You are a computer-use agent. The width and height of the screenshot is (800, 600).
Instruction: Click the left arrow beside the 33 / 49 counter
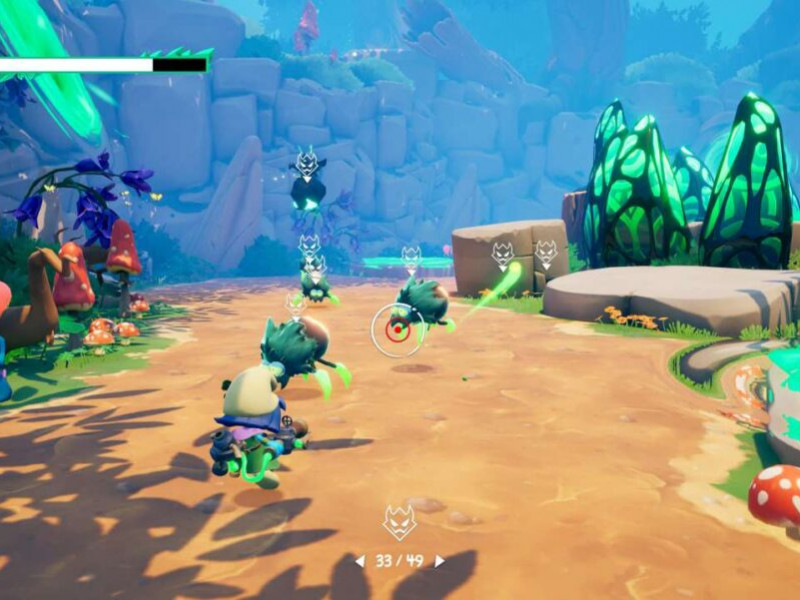361,561
